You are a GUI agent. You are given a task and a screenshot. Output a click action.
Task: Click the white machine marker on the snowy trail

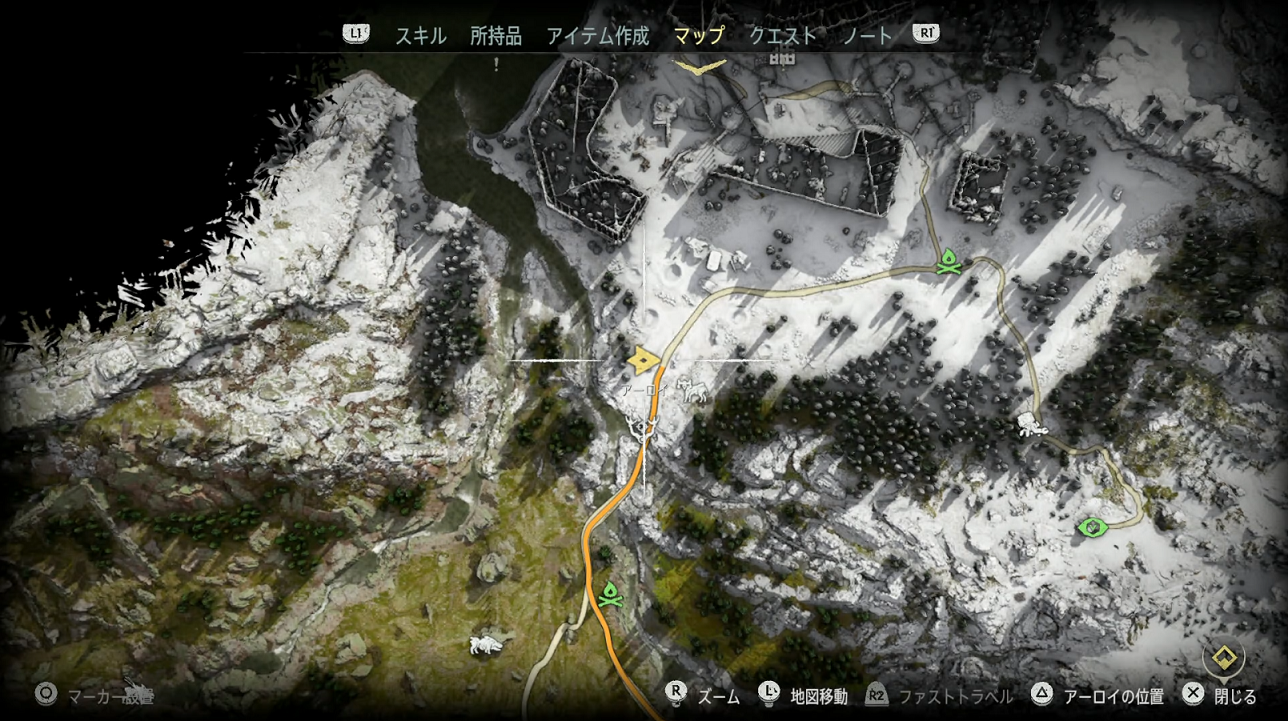pyautogui.click(x=1029, y=425)
